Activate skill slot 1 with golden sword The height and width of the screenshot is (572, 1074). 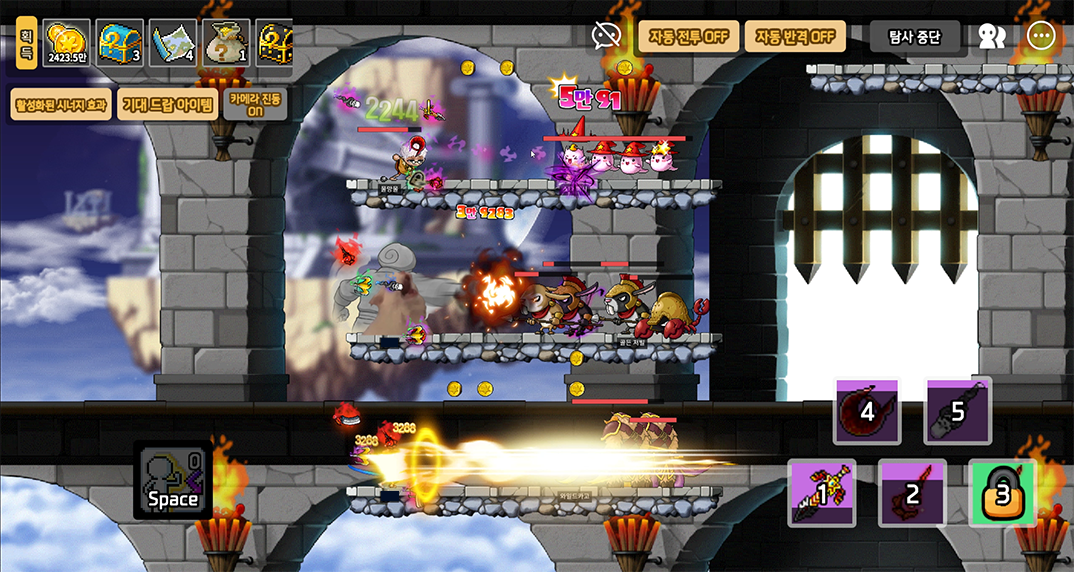click(821, 493)
